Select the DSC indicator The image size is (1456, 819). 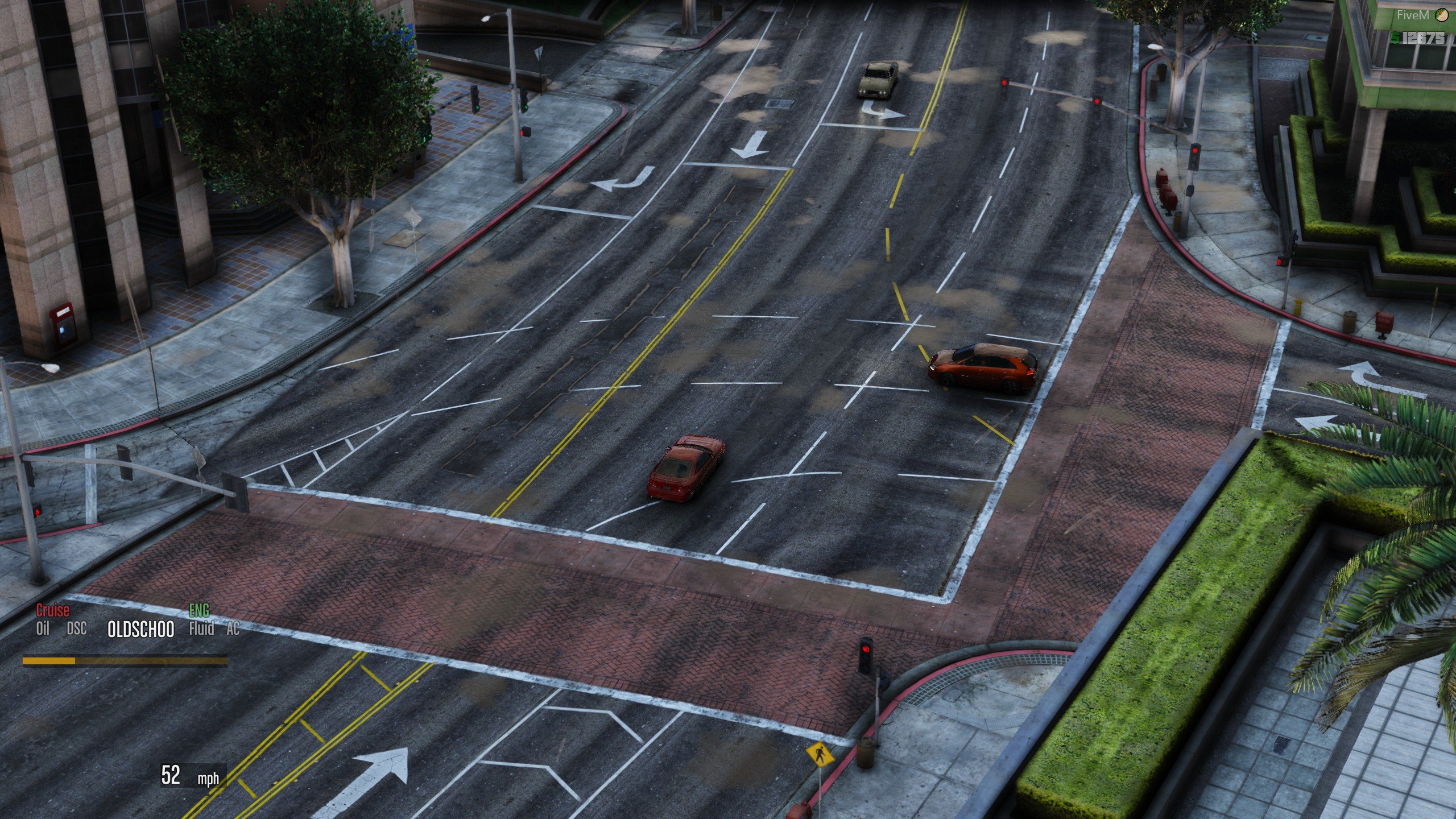click(x=77, y=628)
